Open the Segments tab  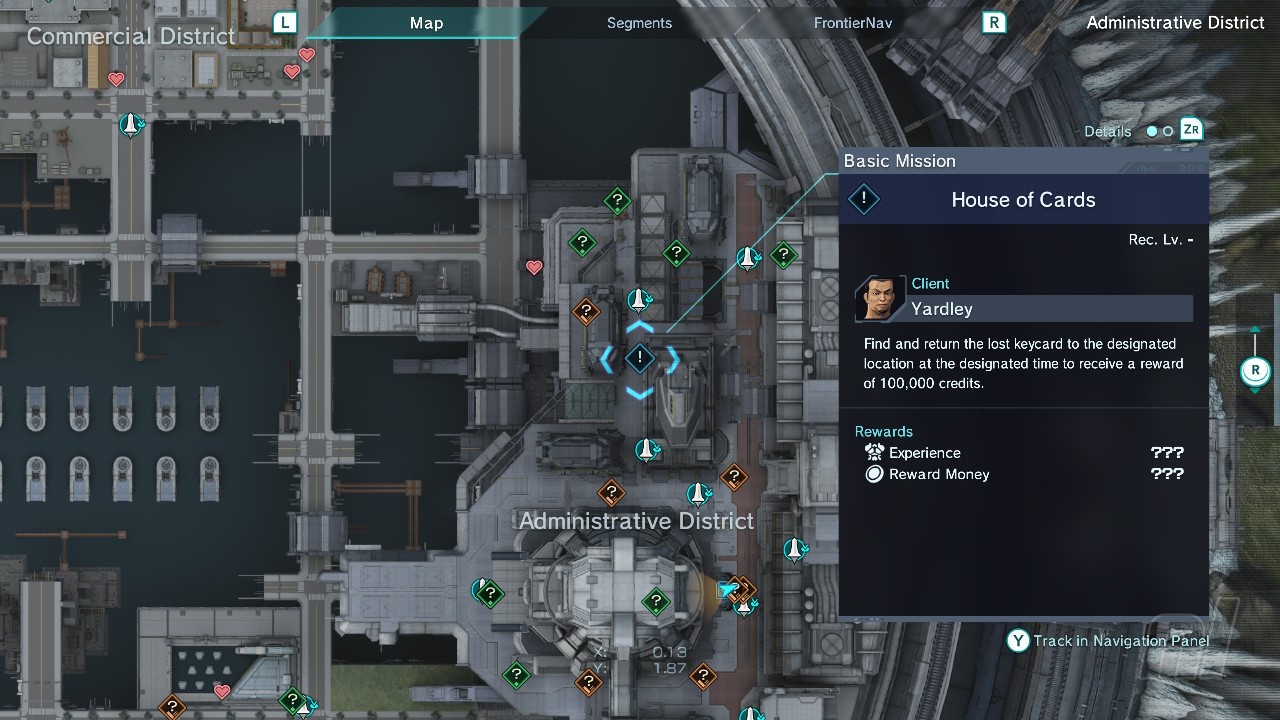pyautogui.click(x=639, y=23)
